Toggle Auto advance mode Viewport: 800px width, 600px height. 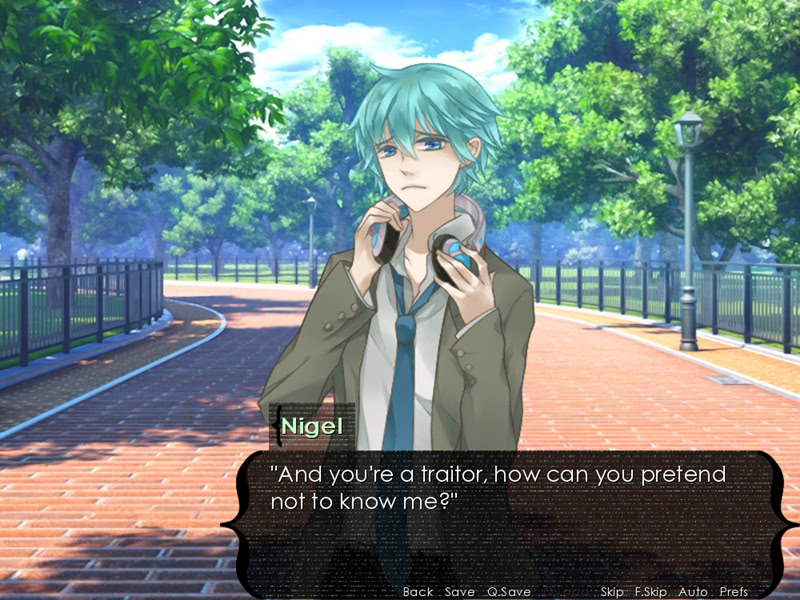tap(693, 592)
